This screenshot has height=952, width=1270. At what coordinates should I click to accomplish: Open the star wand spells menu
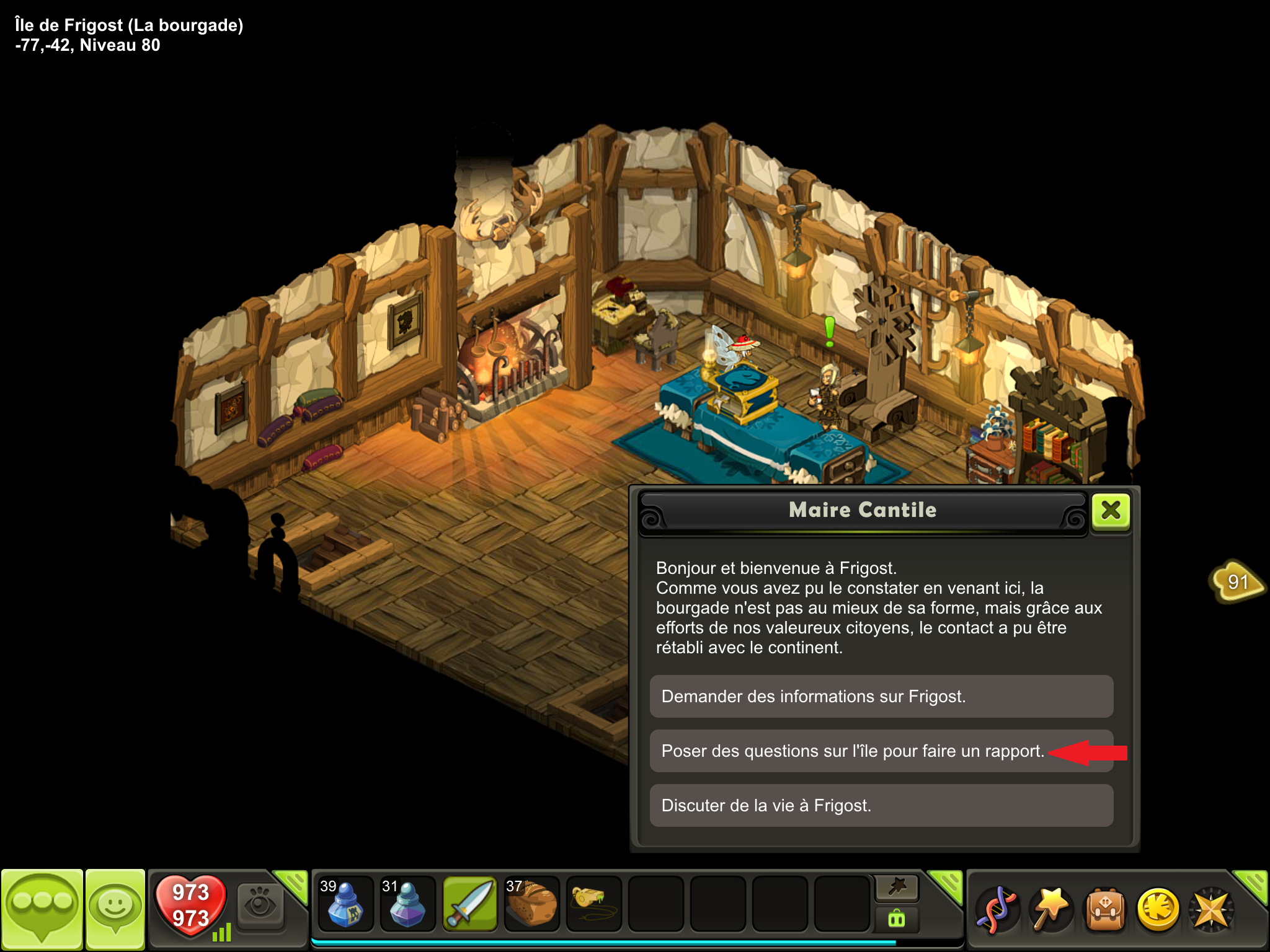pyautogui.click(x=1051, y=910)
